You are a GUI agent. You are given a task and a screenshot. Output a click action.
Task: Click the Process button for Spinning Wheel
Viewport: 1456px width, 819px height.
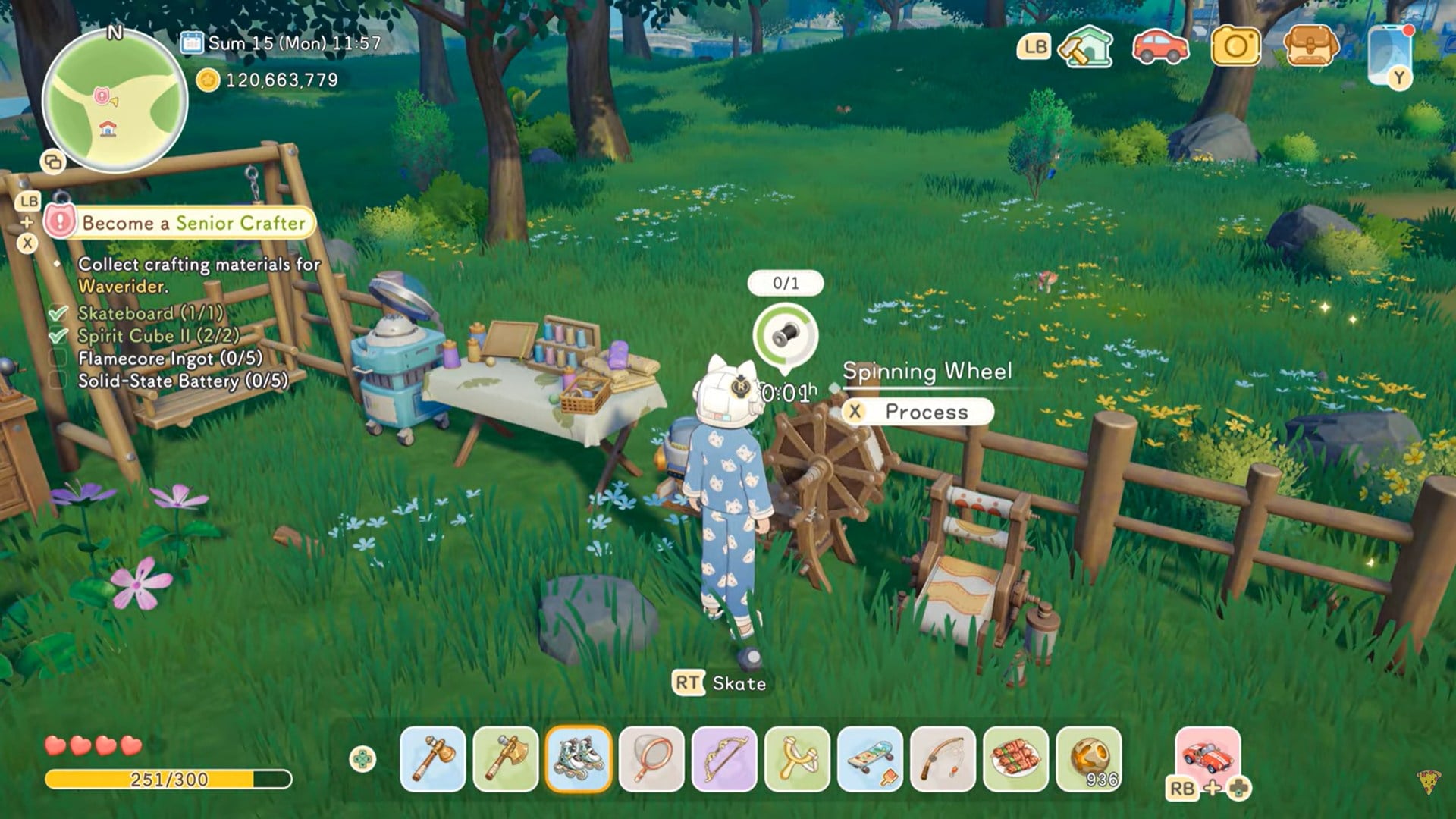coord(918,412)
